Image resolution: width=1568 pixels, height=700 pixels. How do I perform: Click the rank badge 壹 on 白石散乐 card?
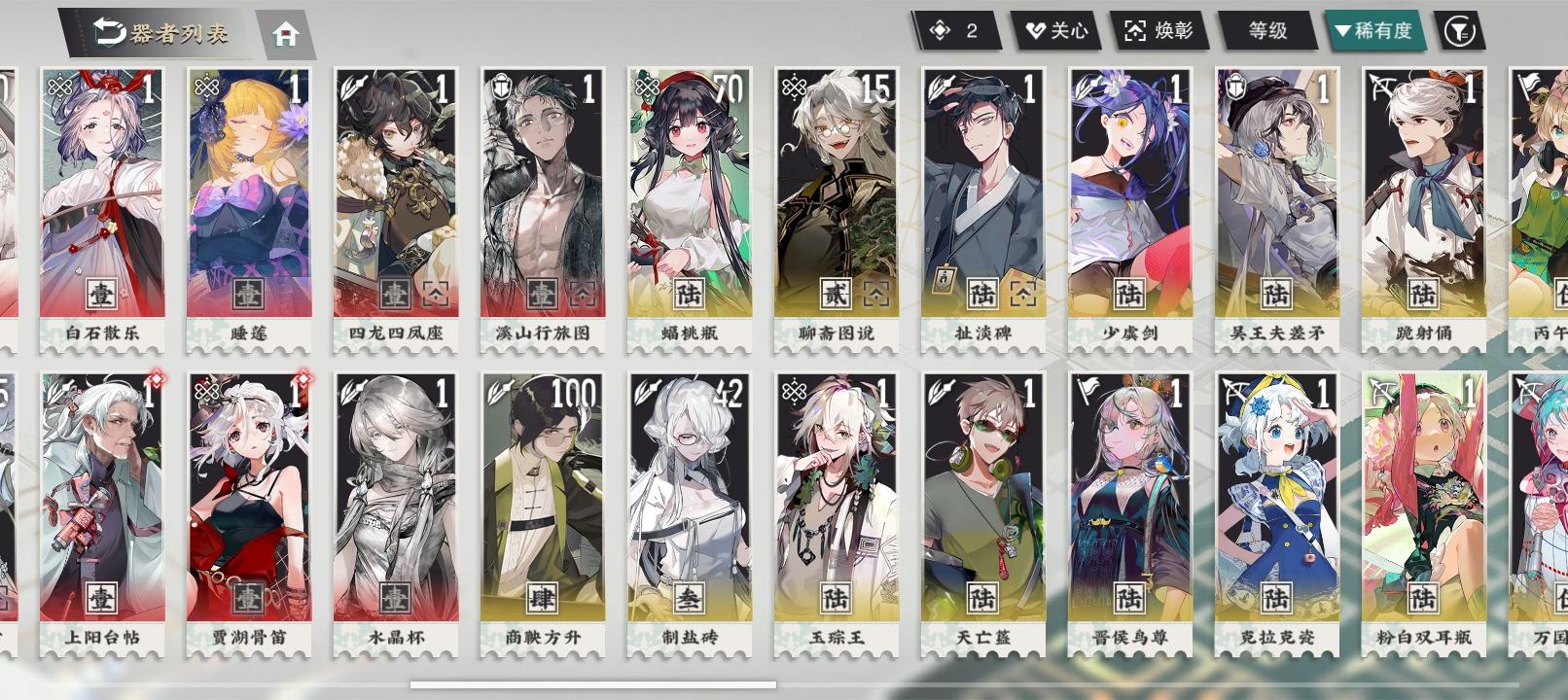pyautogui.click(x=99, y=292)
